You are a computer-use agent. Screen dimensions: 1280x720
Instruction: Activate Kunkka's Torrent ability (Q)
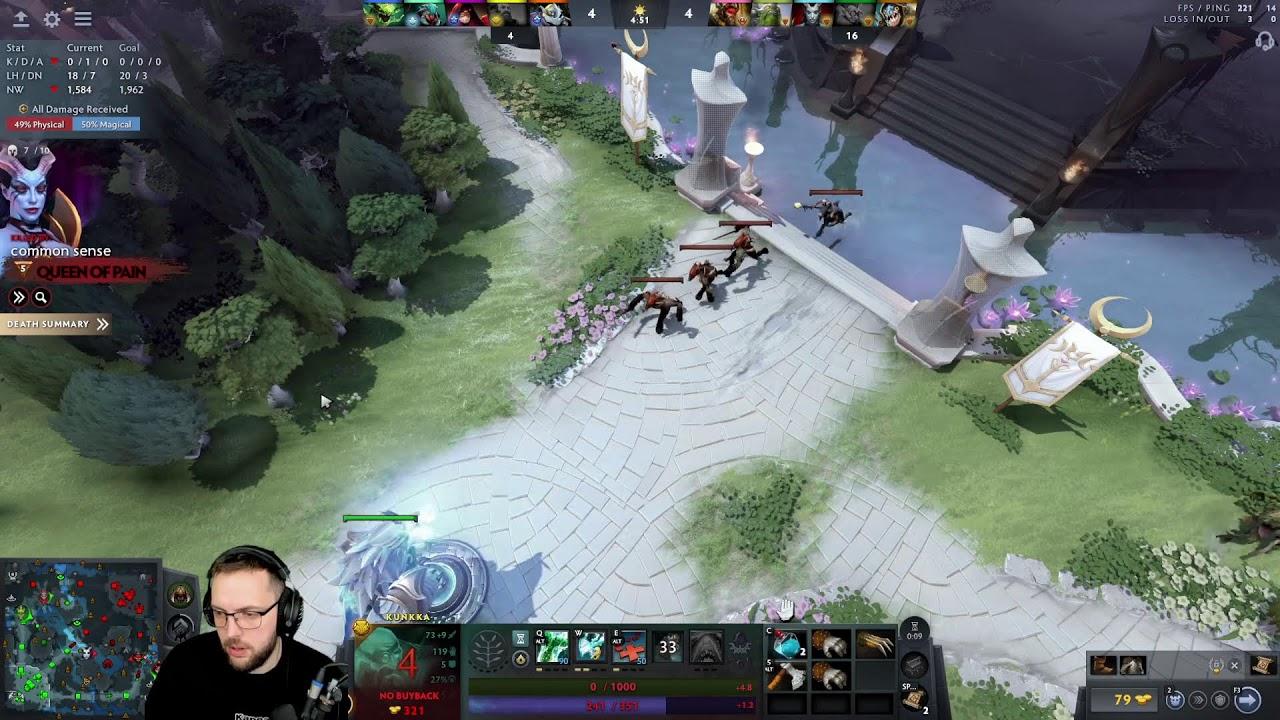point(552,647)
